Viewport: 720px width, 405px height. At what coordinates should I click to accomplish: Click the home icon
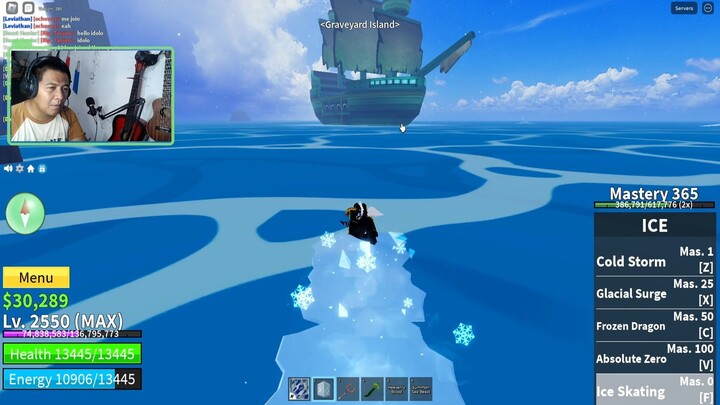click(x=30, y=169)
